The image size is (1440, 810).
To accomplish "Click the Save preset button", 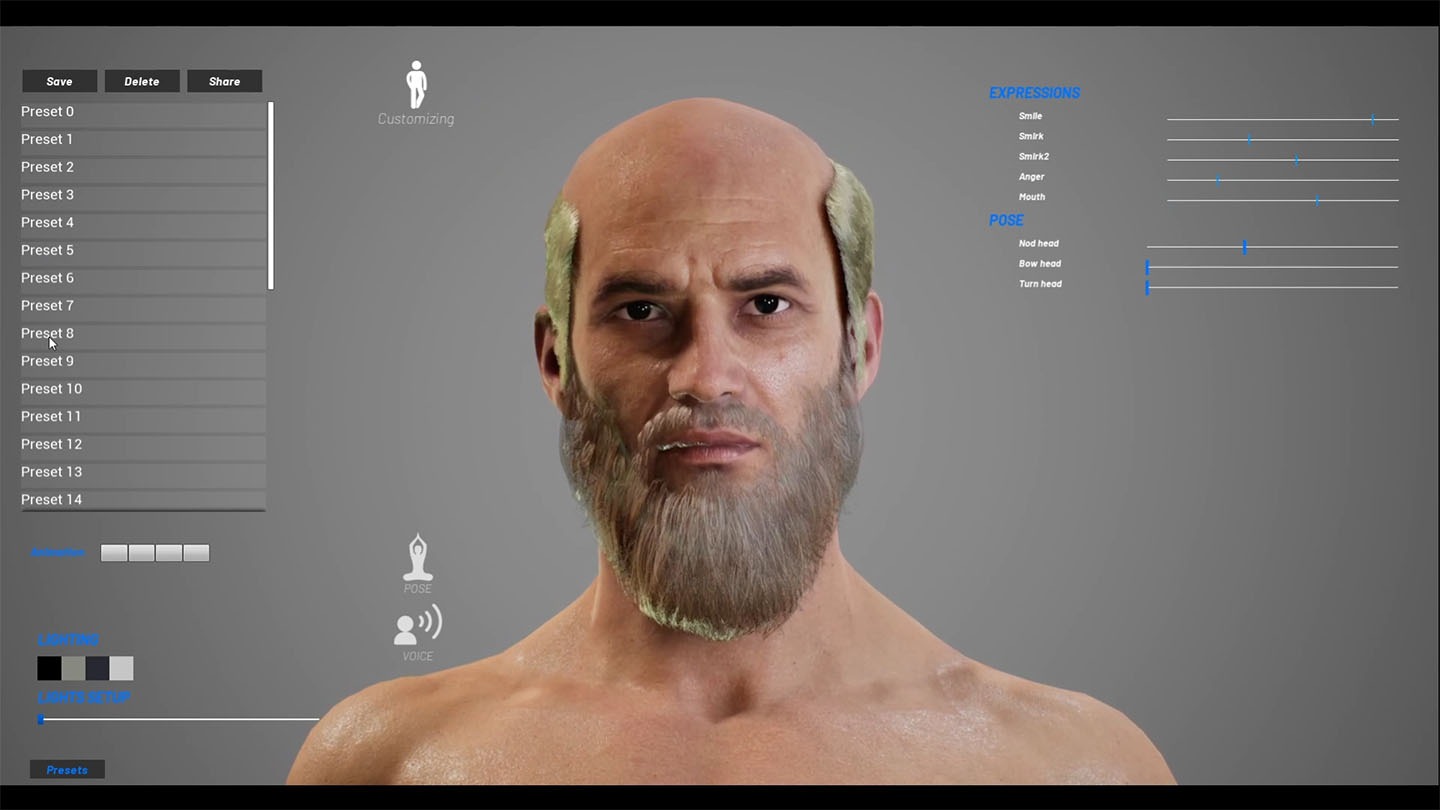I will pyautogui.click(x=59, y=81).
